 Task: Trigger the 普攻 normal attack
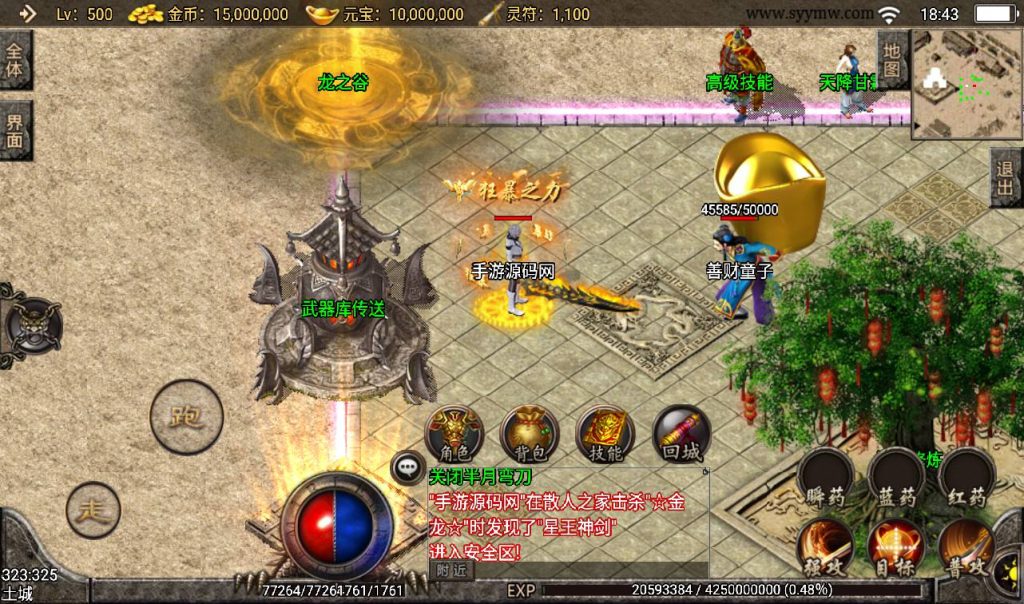click(966, 546)
